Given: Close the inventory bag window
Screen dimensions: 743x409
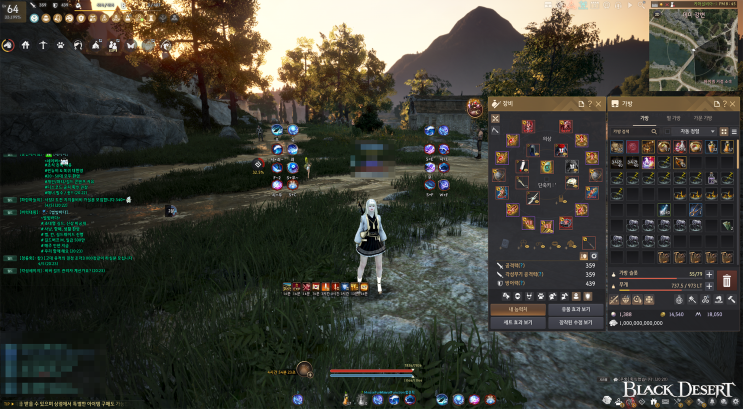Looking at the screenshot, I should (x=737, y=104).
